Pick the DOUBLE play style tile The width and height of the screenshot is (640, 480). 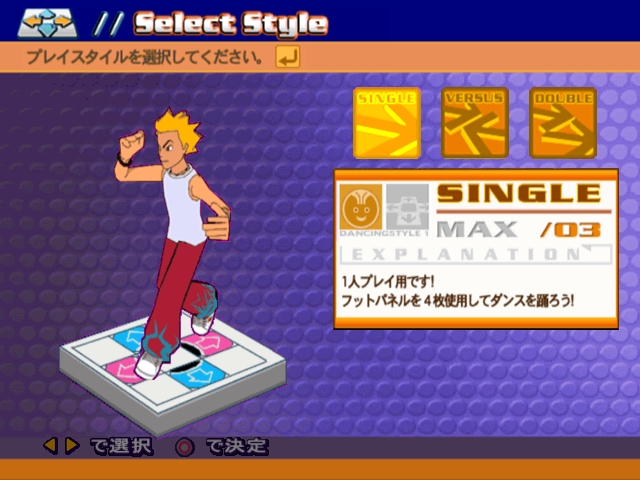(563, 123)
